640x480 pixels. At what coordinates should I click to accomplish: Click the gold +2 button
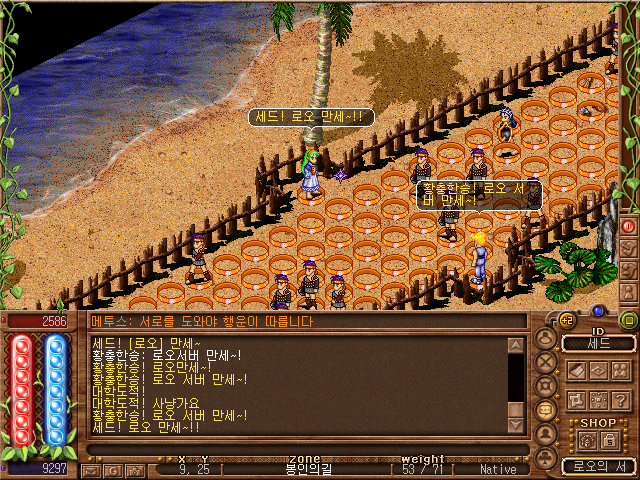point(566,320)
